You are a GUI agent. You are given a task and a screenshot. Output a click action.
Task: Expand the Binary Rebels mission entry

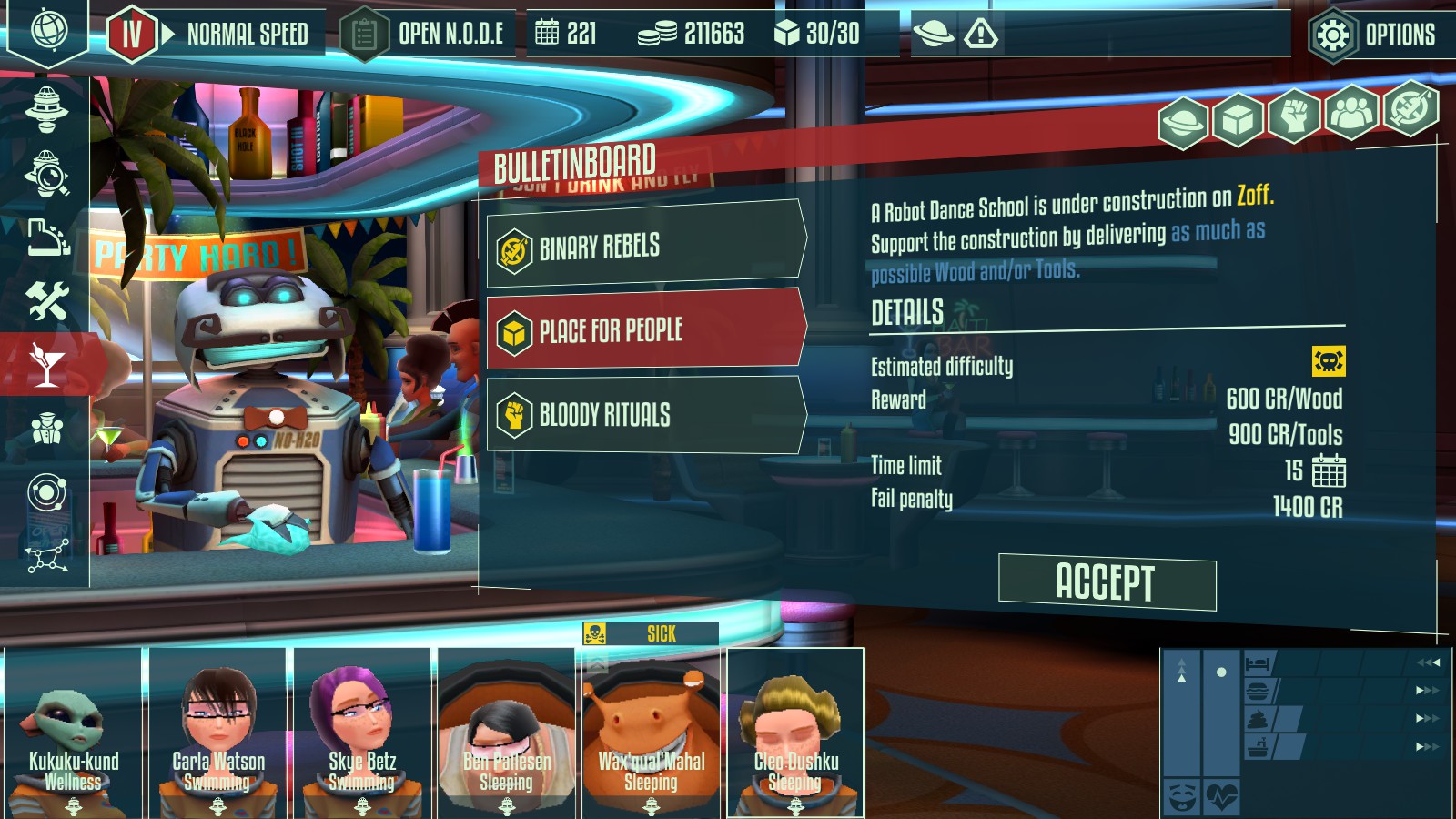[x=637, y=247]
